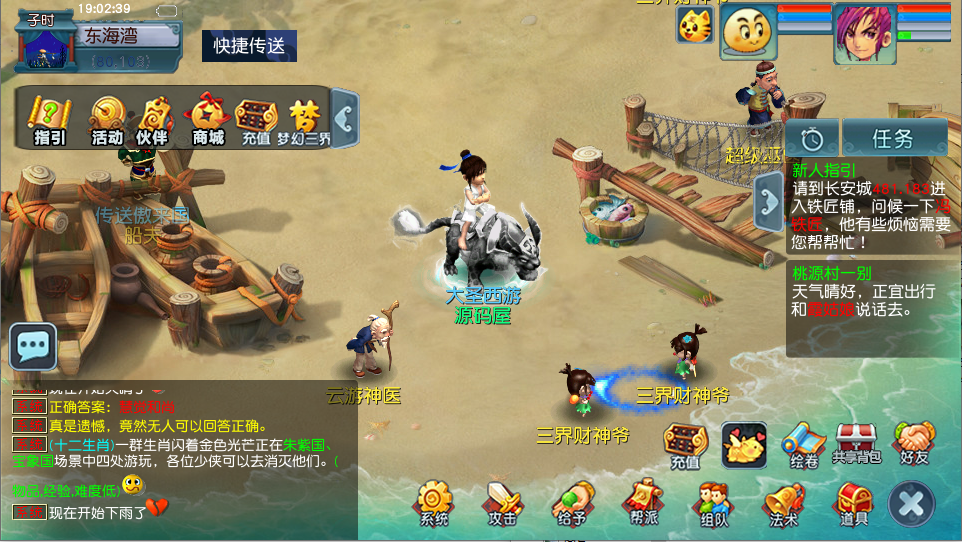This screenshot has height=542, width=962.
Task: Collapse the quest tracker side arrow
Action: [x=769, y=200]
